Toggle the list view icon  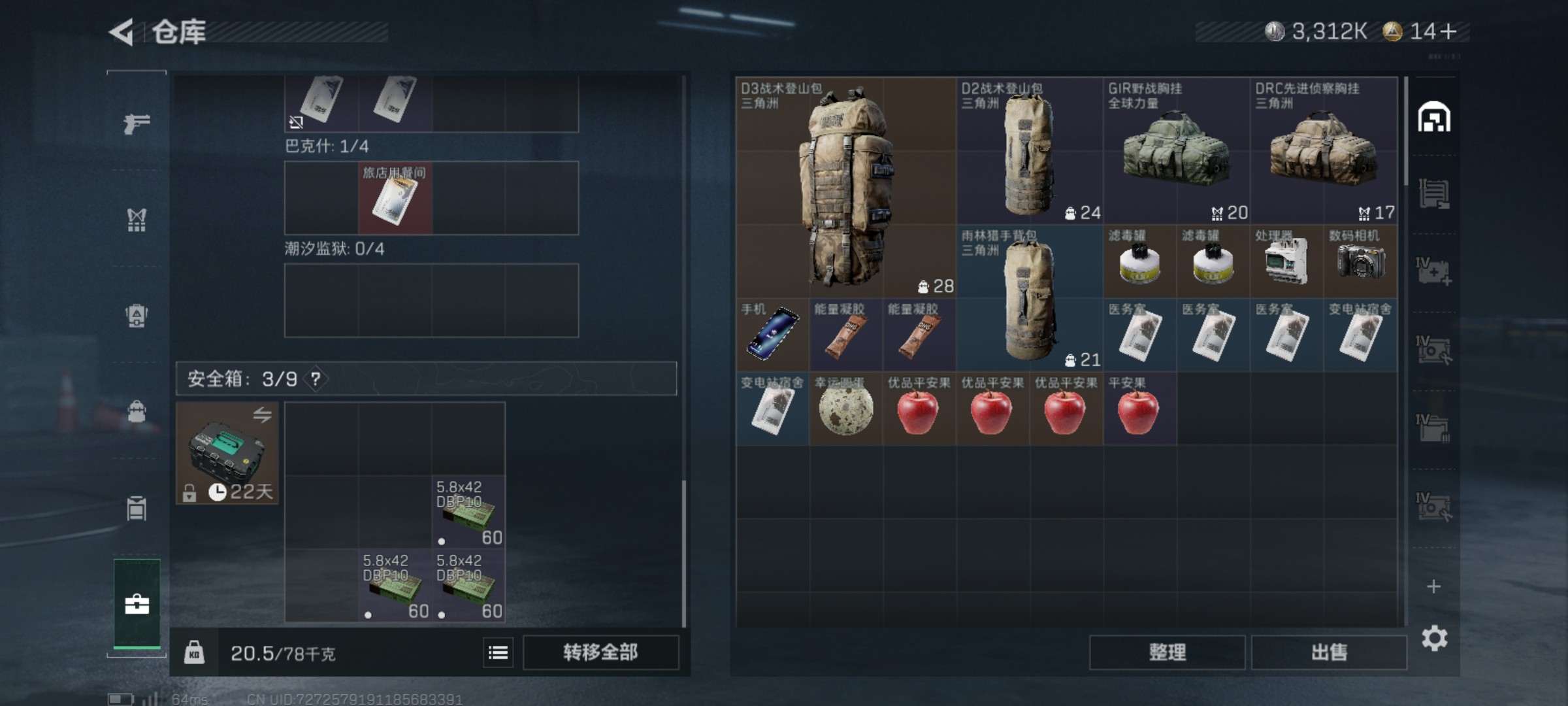[x=498, y=652]
